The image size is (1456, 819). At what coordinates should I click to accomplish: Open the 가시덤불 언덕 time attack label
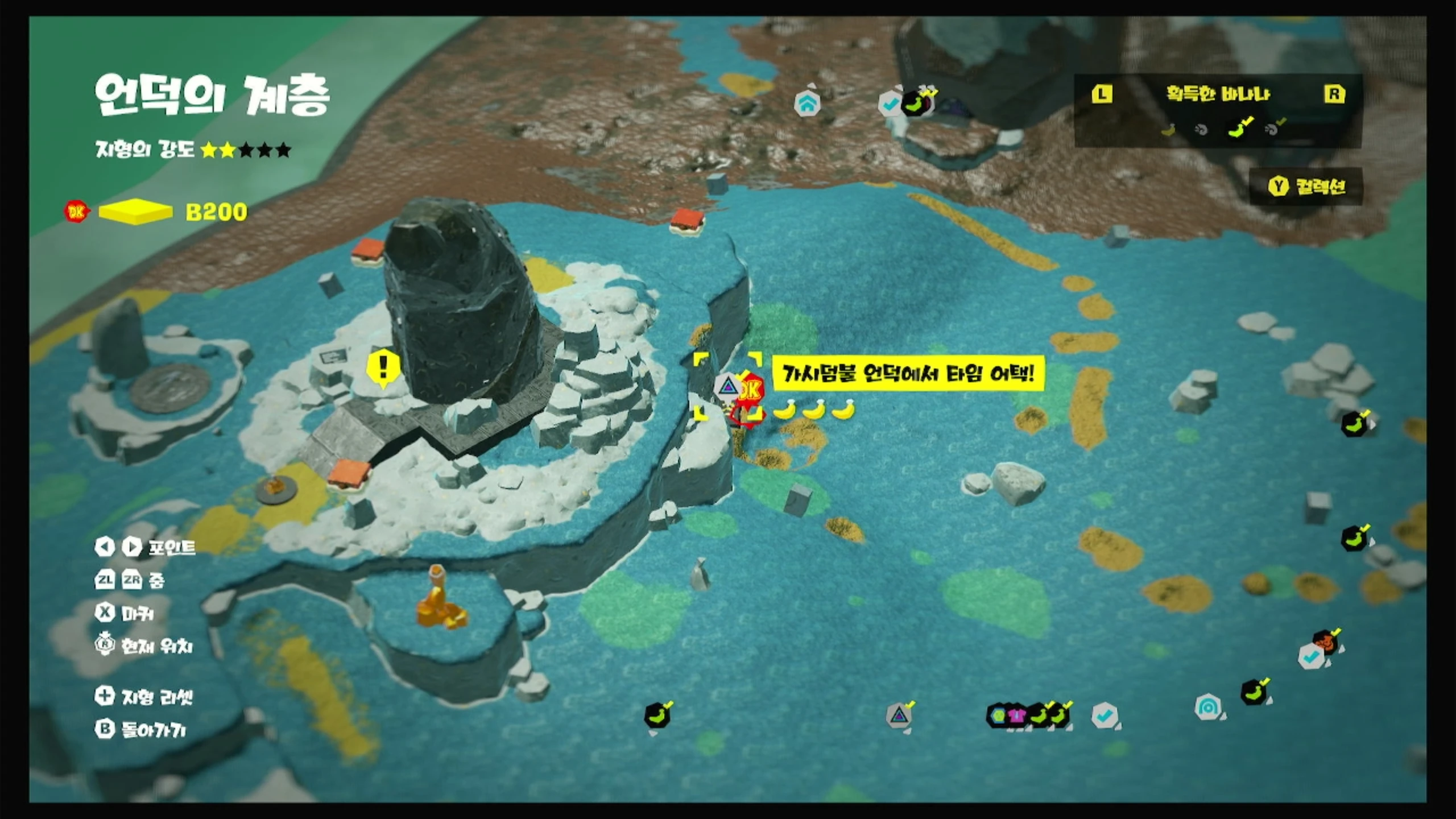tap(908, 374)
